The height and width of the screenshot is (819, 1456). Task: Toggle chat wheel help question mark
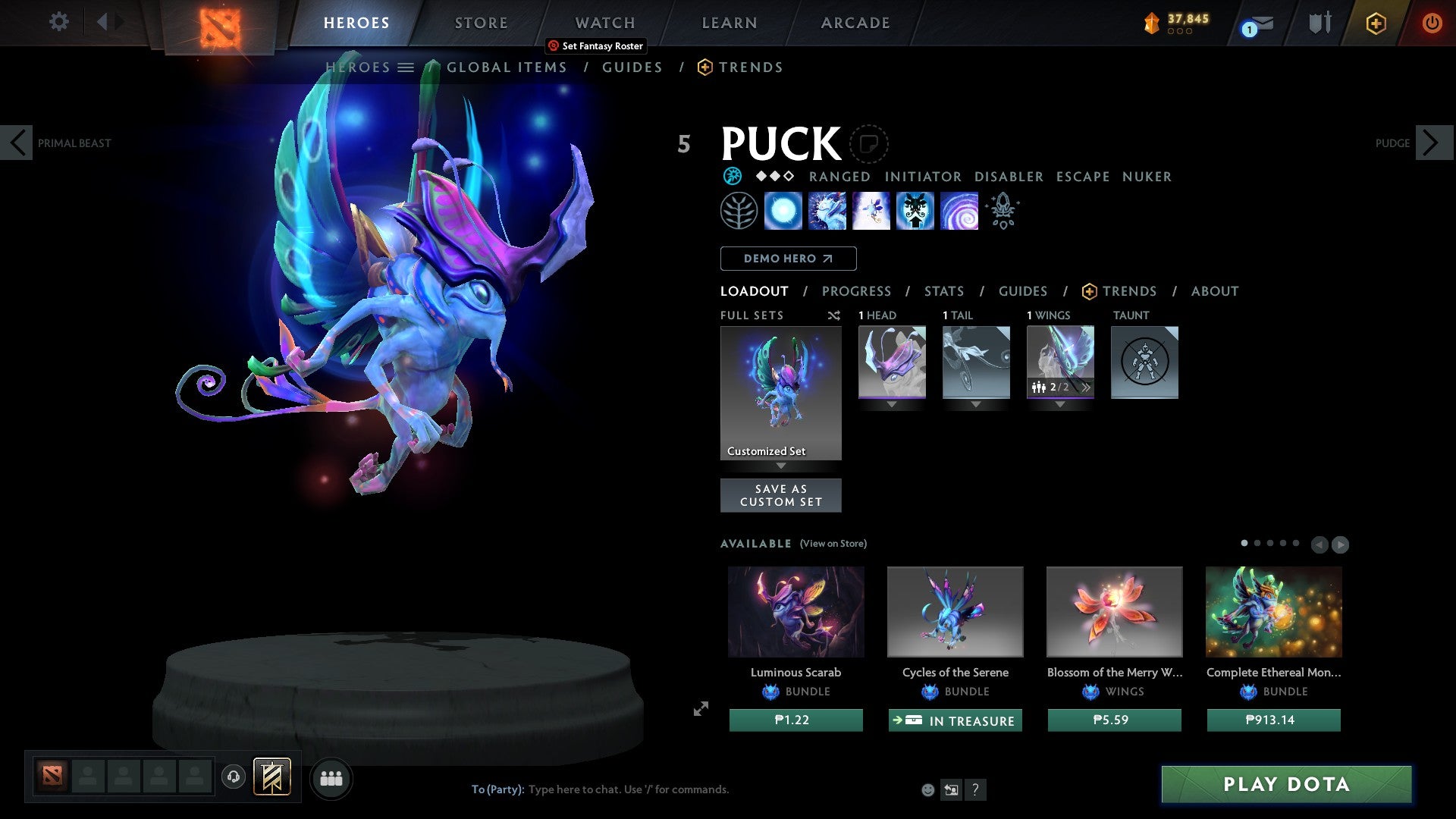[x=976, y=789]
